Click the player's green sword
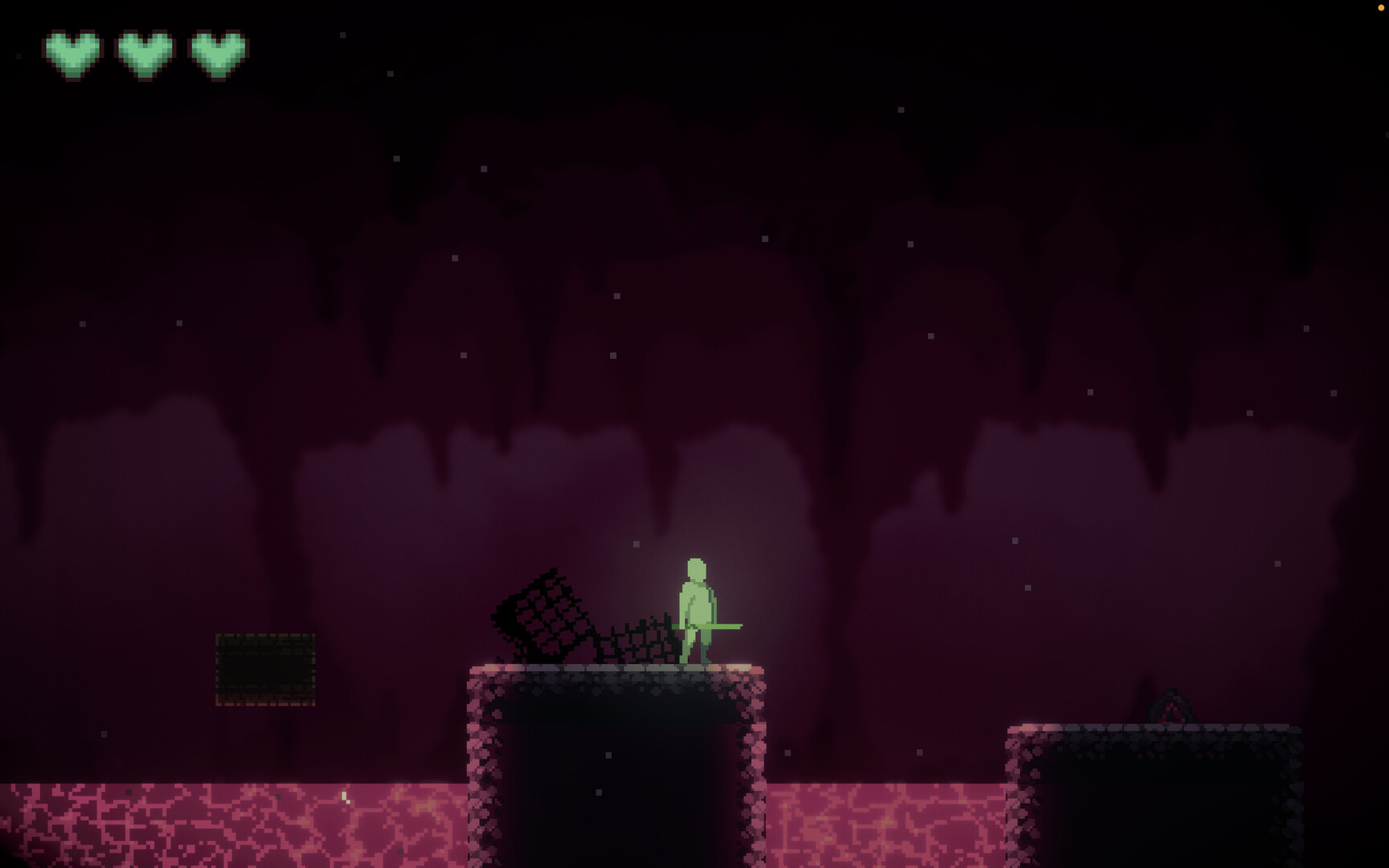Viewport: 1389px width, 868px height. (x=727, y=625)
